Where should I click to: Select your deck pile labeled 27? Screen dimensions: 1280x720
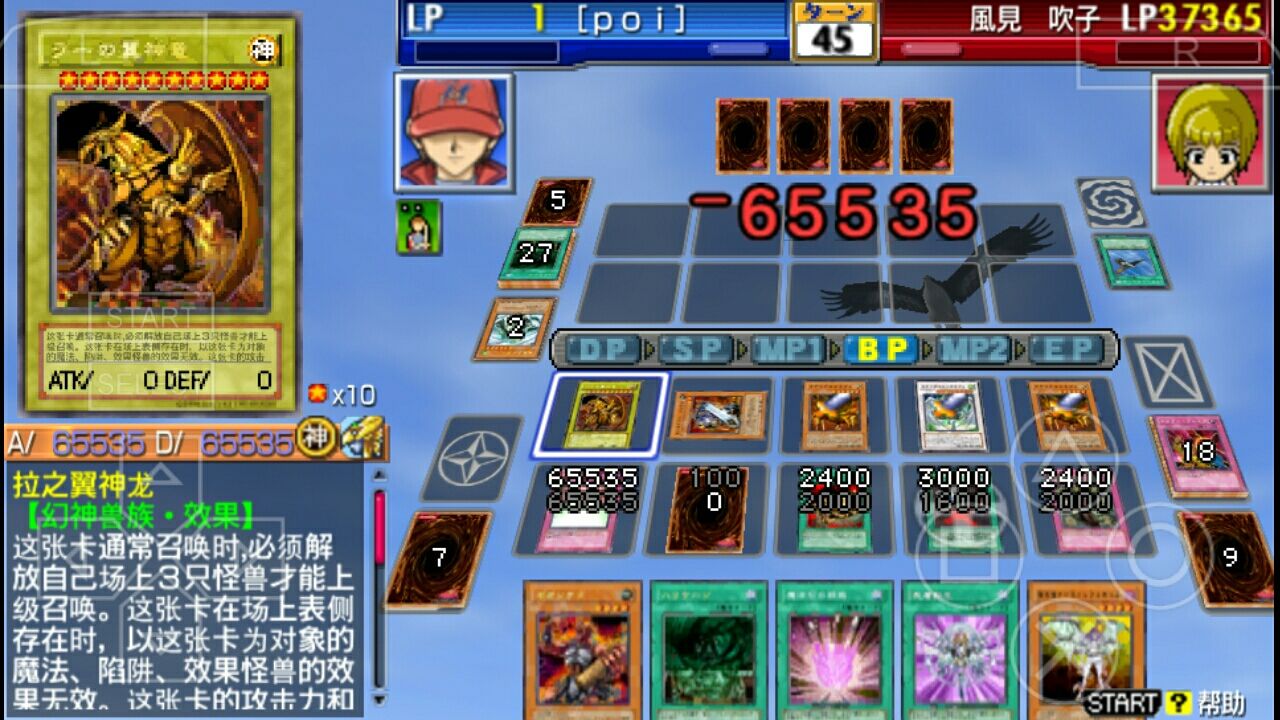point(532,254)
